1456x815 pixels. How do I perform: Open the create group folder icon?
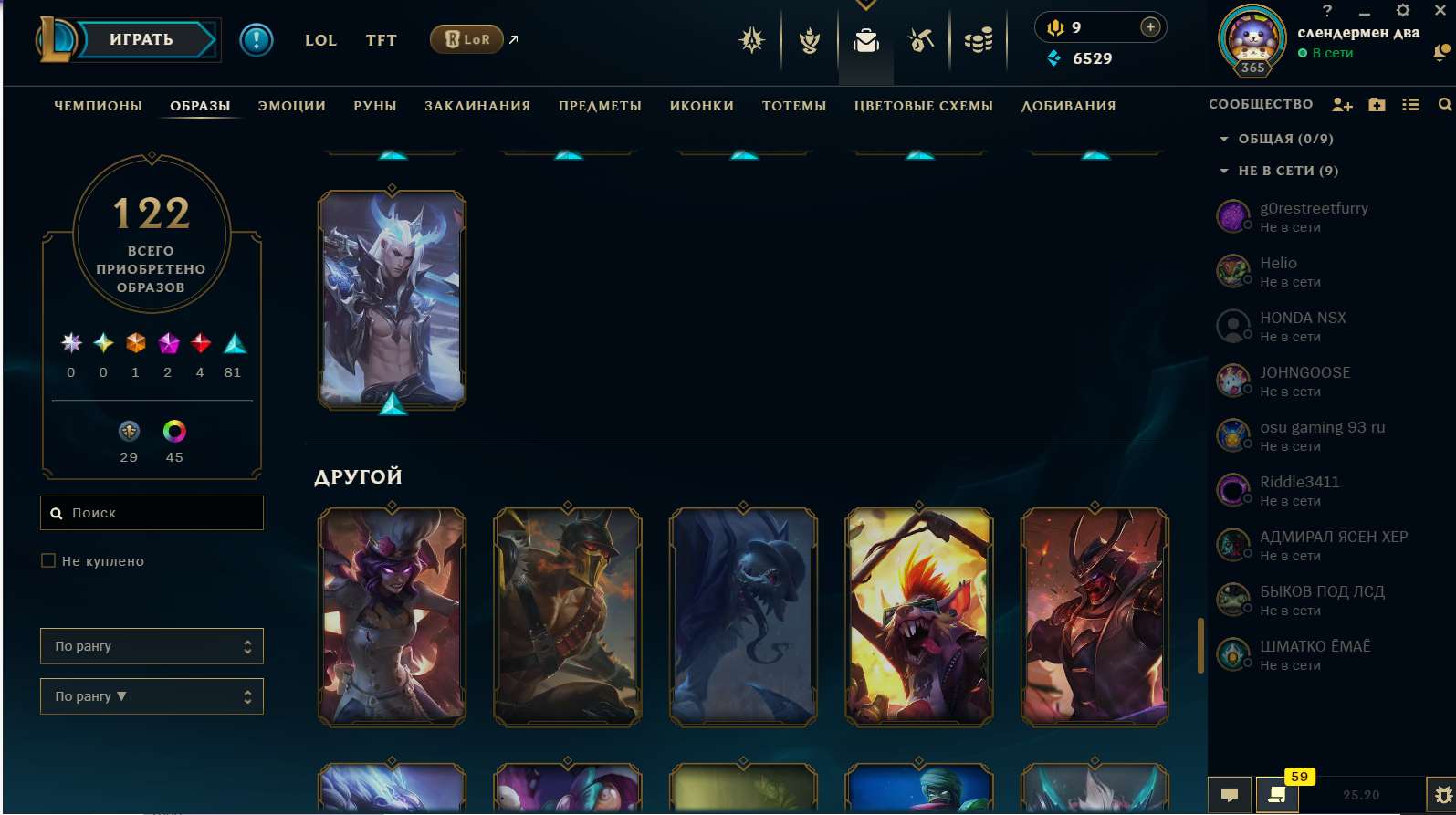pos(1377,105)
